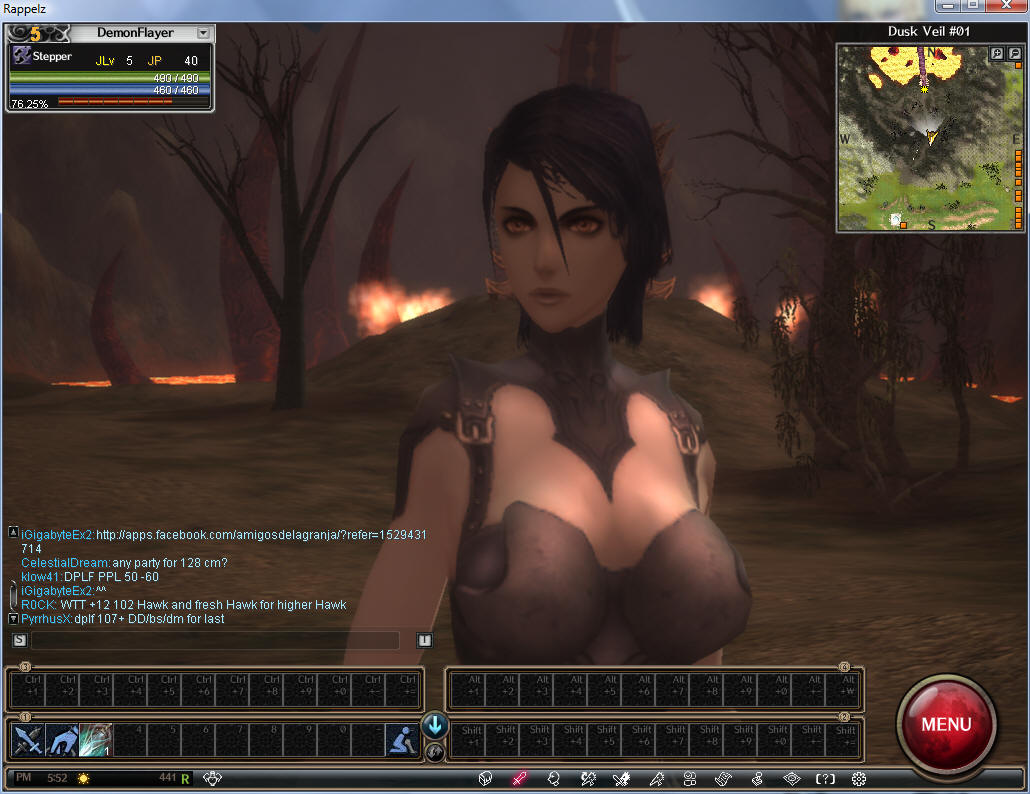Toggle the S chat channel button

tap(19, 640)
